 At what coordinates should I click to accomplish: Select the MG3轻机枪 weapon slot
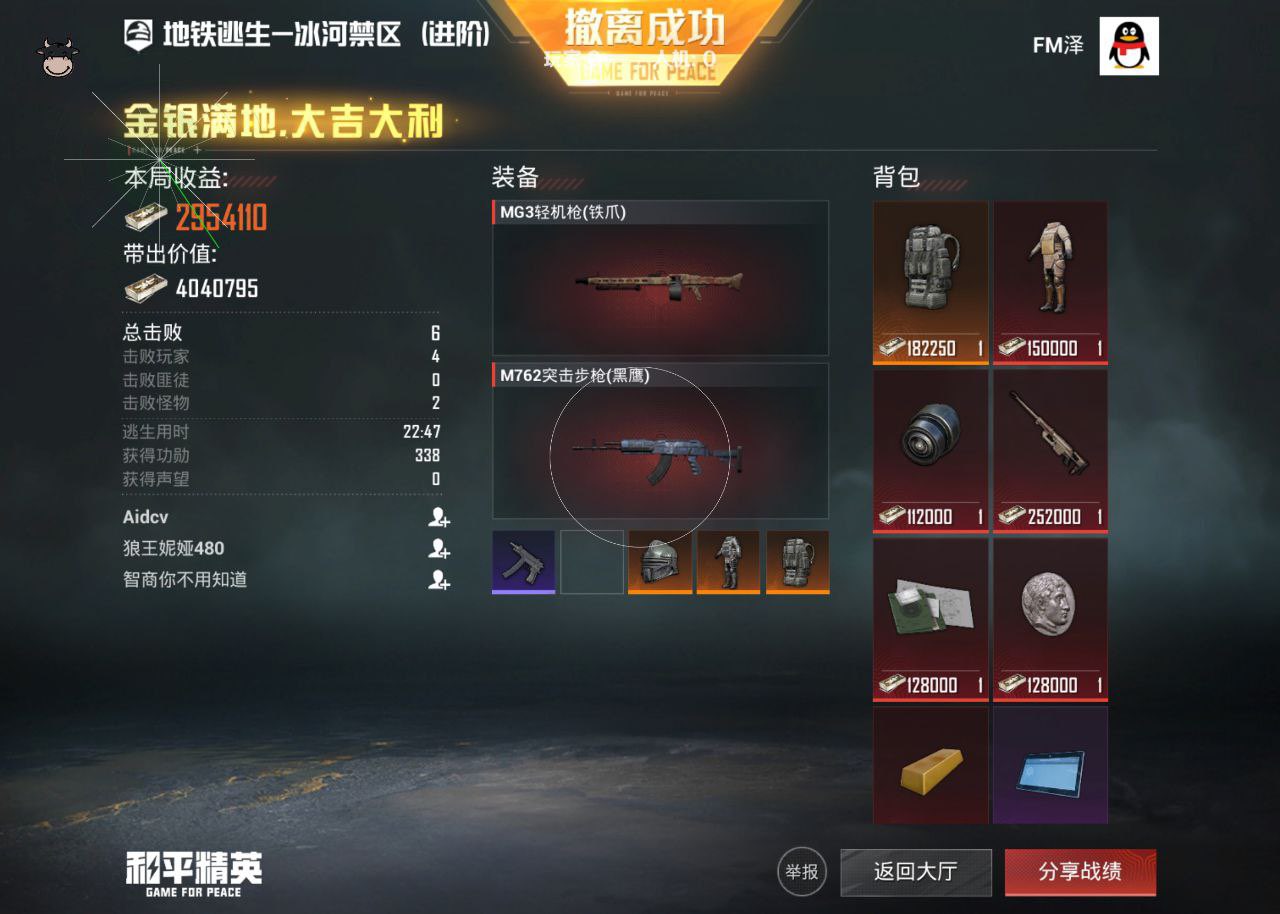point(660,279)
